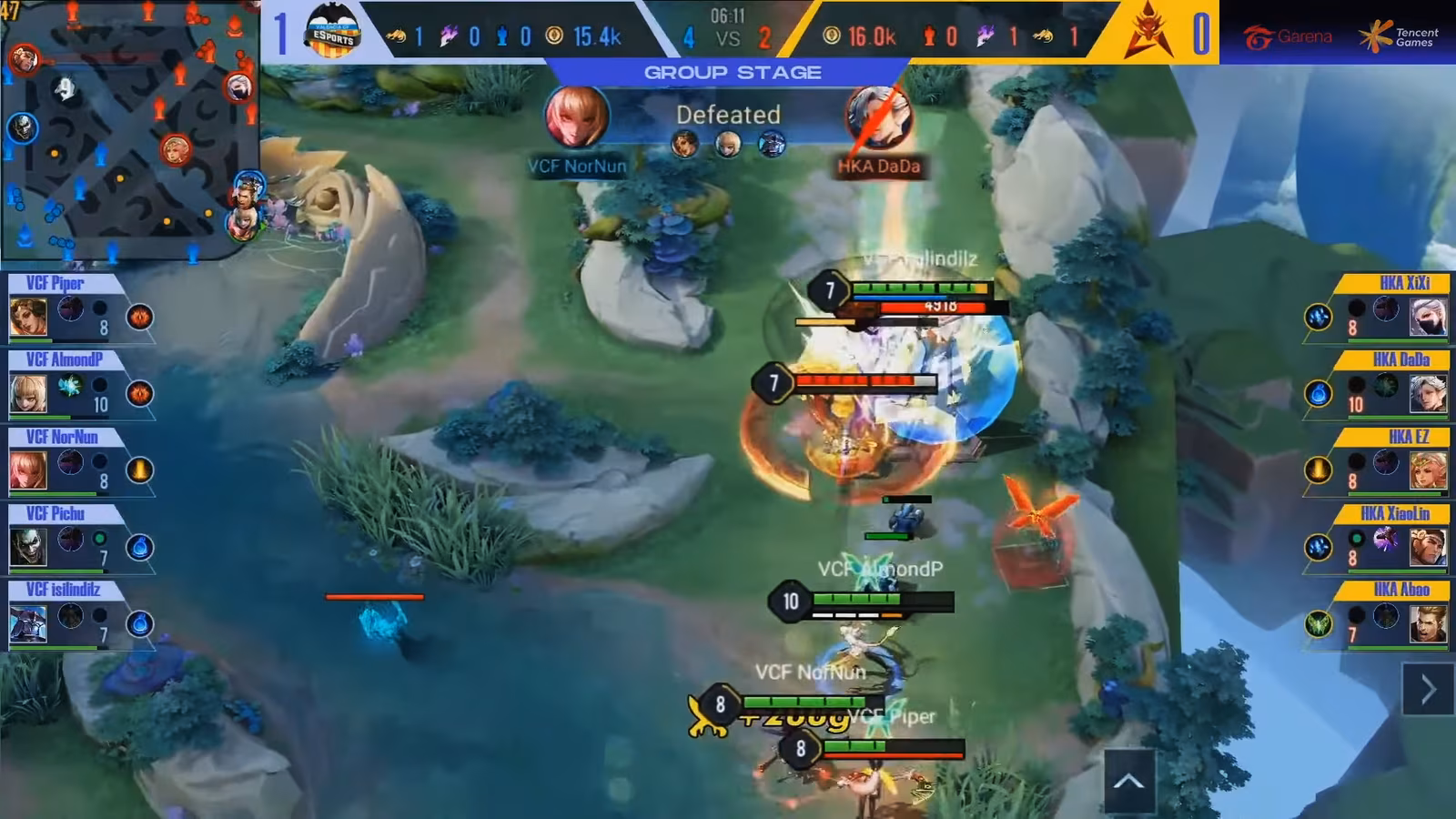Image resolution: width=1456 pixels, height=819 pixels.
Task: Choose VCF NorNun's player panel
Action: [x=82, y=460]
